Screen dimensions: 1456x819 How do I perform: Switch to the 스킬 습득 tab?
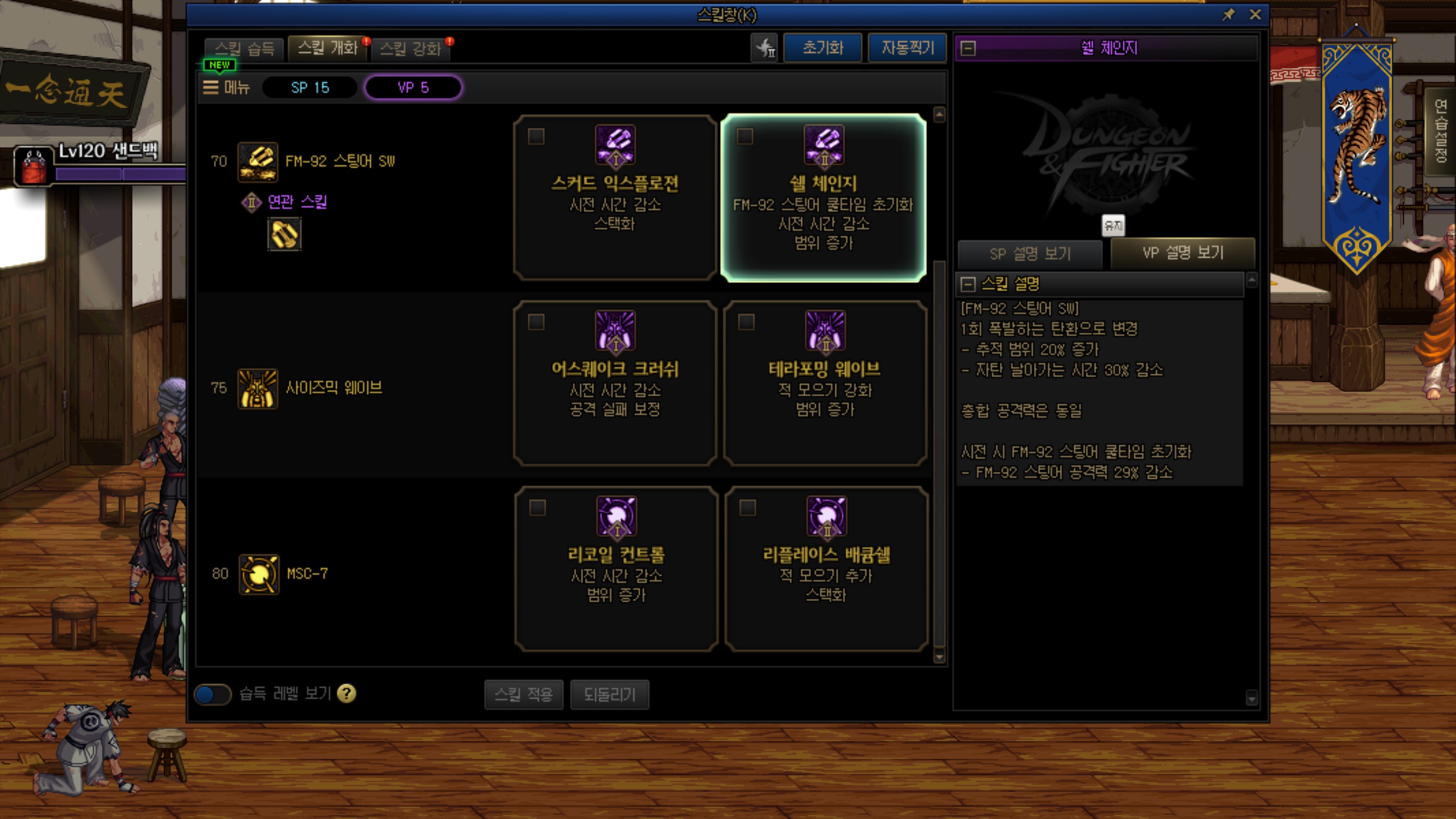245,48
